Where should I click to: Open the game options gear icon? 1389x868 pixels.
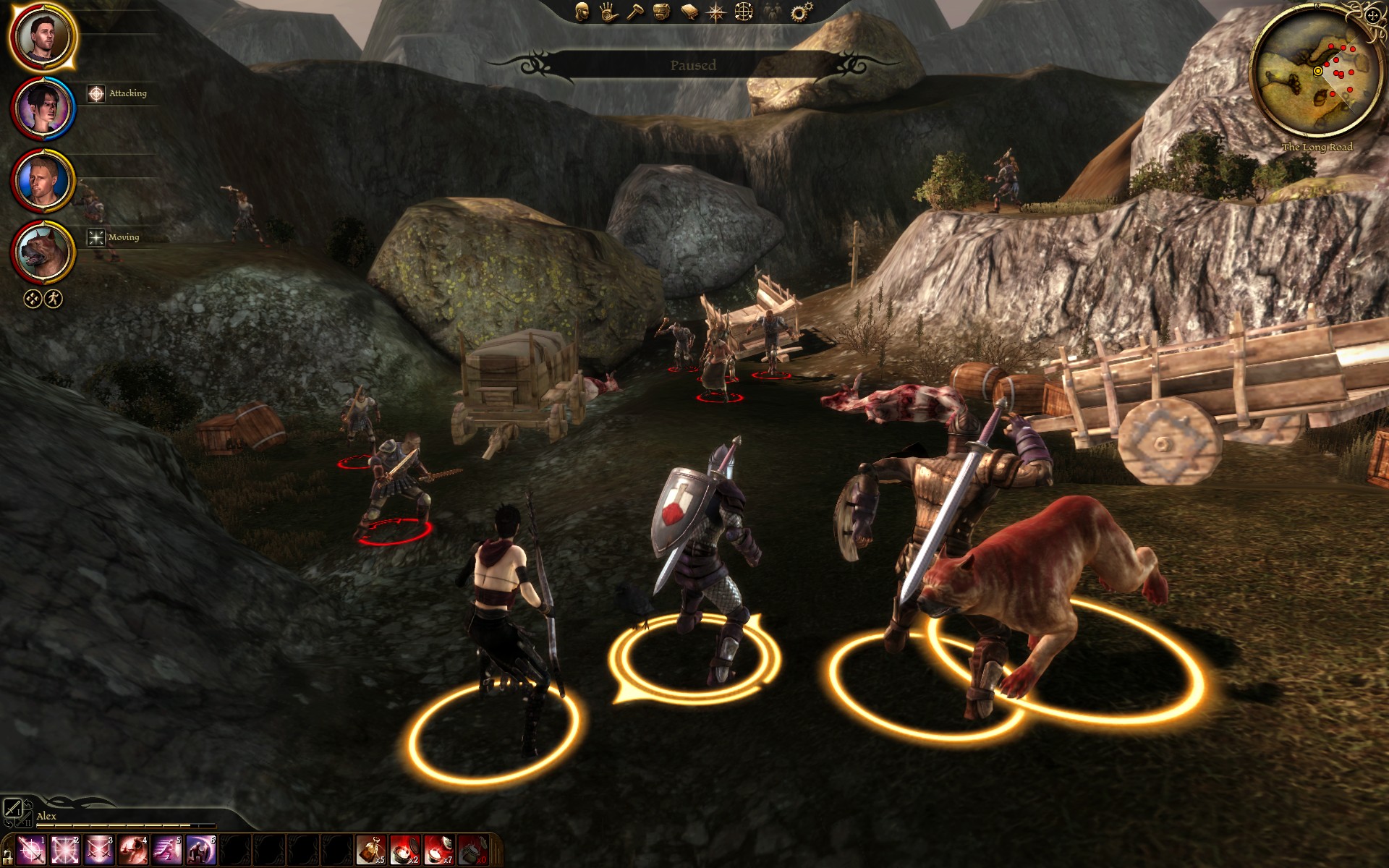[x=801, y=12]
